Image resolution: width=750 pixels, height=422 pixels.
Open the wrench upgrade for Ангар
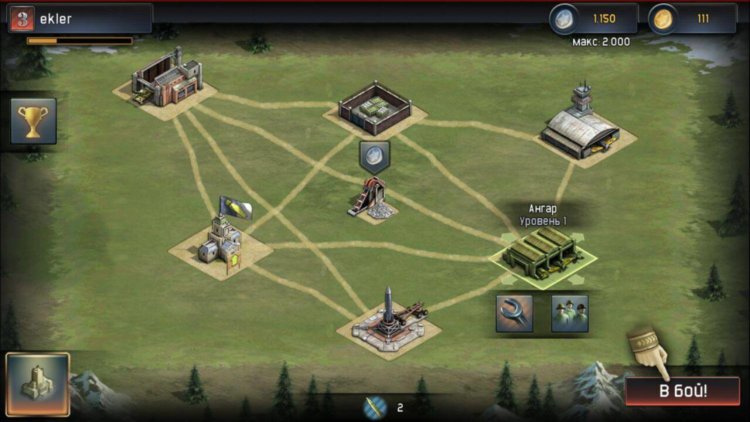click(x=514, y=312)
